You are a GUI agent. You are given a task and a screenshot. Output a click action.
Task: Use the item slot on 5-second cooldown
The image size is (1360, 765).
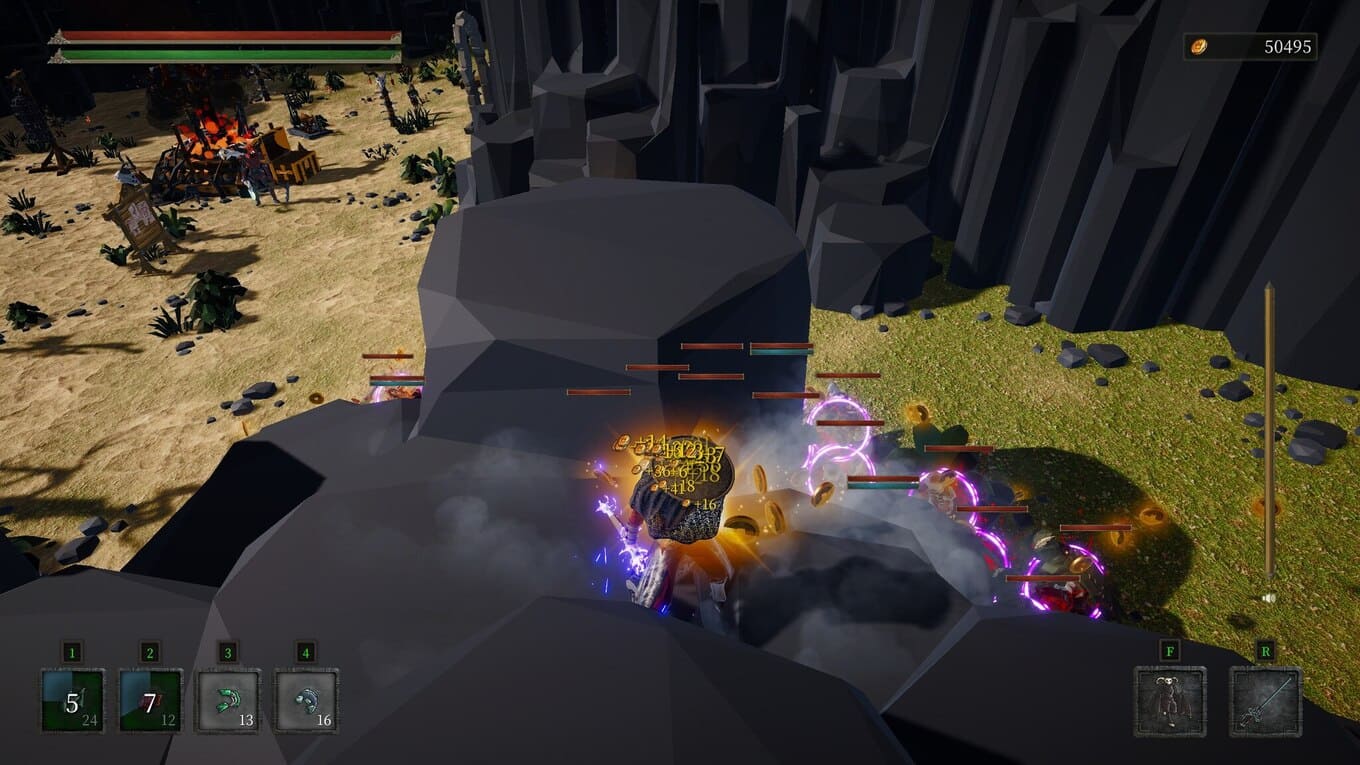(73, 701)
